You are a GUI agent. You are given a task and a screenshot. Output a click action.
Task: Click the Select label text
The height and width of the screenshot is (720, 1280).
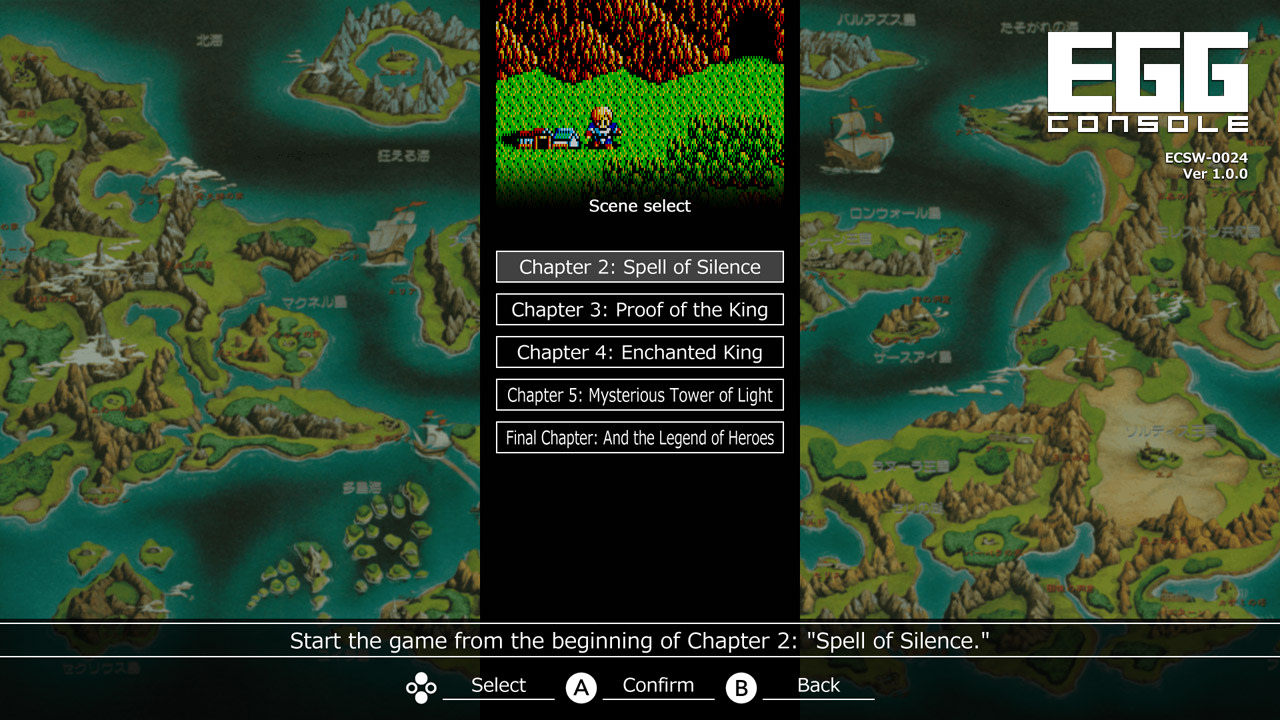(x=500, y=685)
